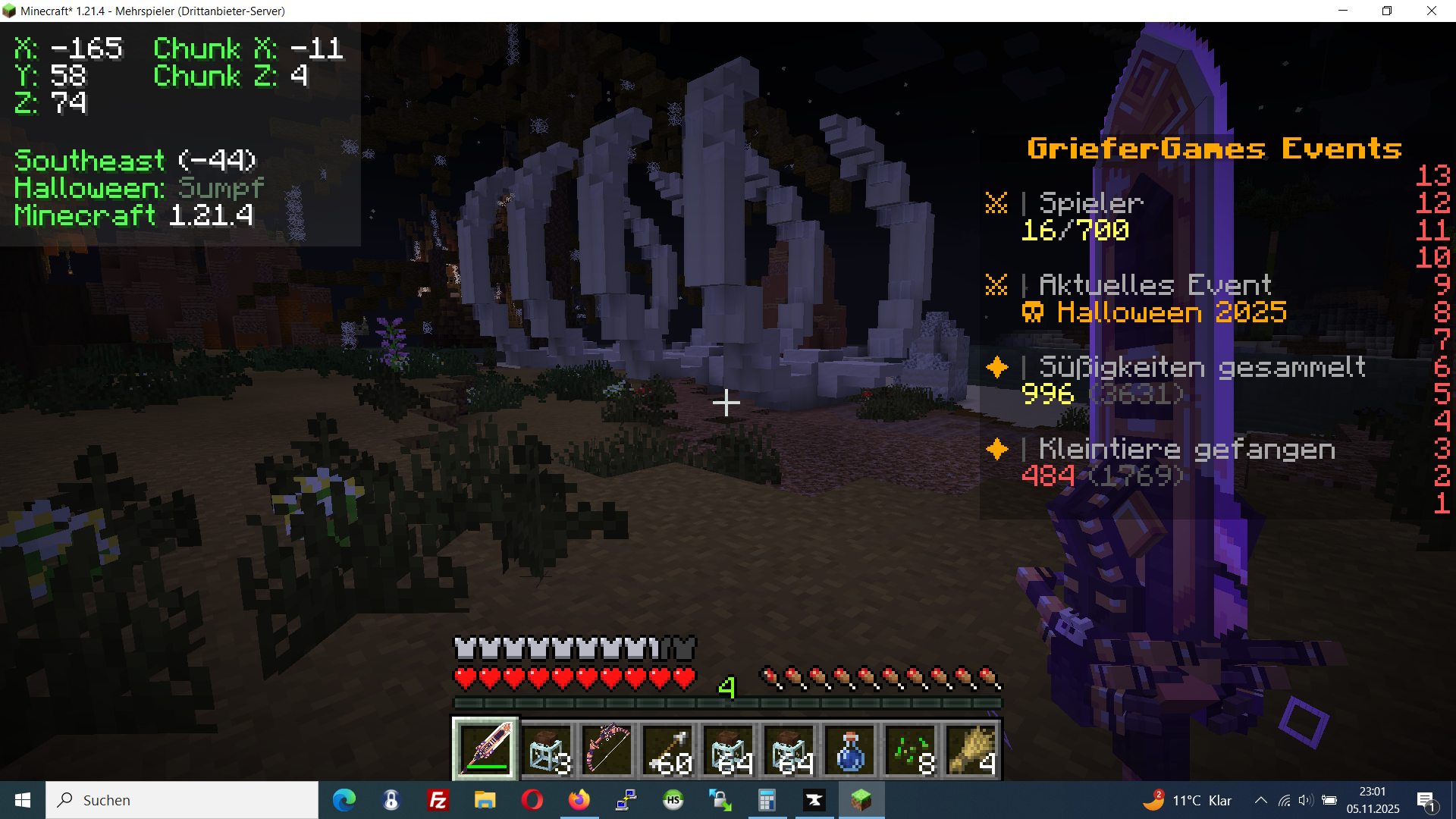1456x819 pixels.
Task: Choose the blue potion bottle slot
Action: tap(850, 749)
